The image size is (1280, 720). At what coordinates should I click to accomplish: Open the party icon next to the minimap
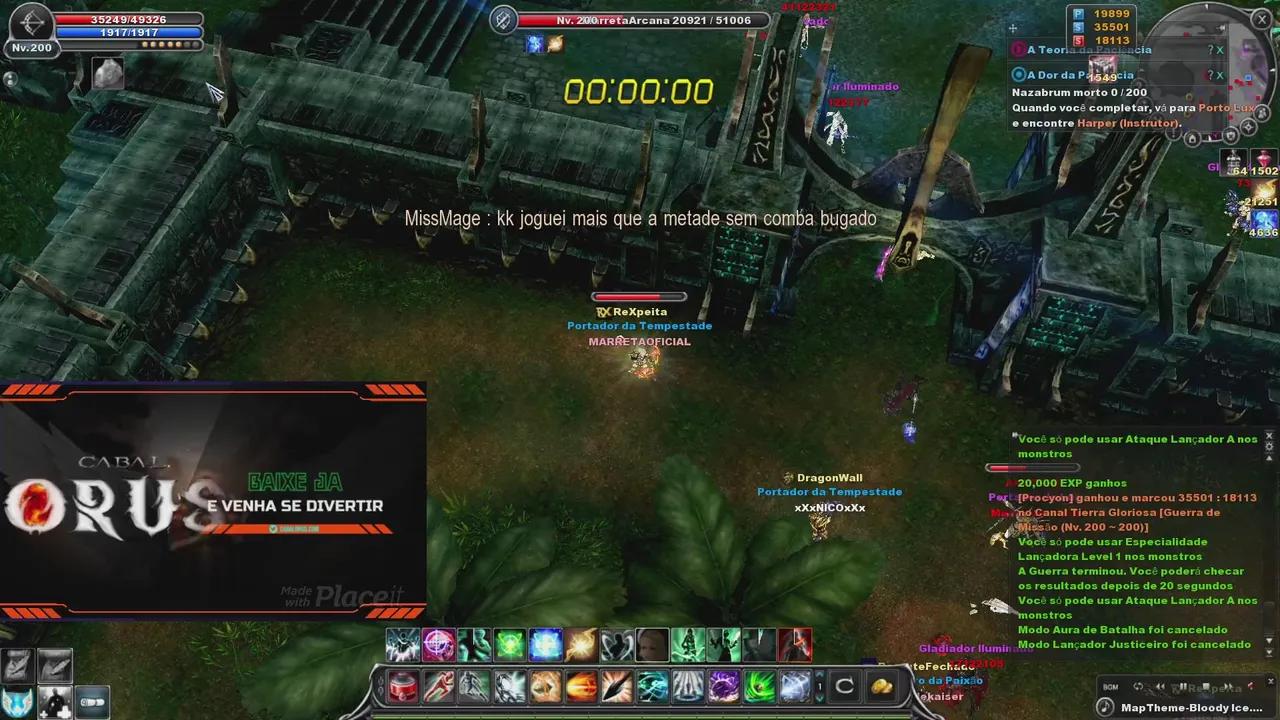click(x=1263, y=113)
